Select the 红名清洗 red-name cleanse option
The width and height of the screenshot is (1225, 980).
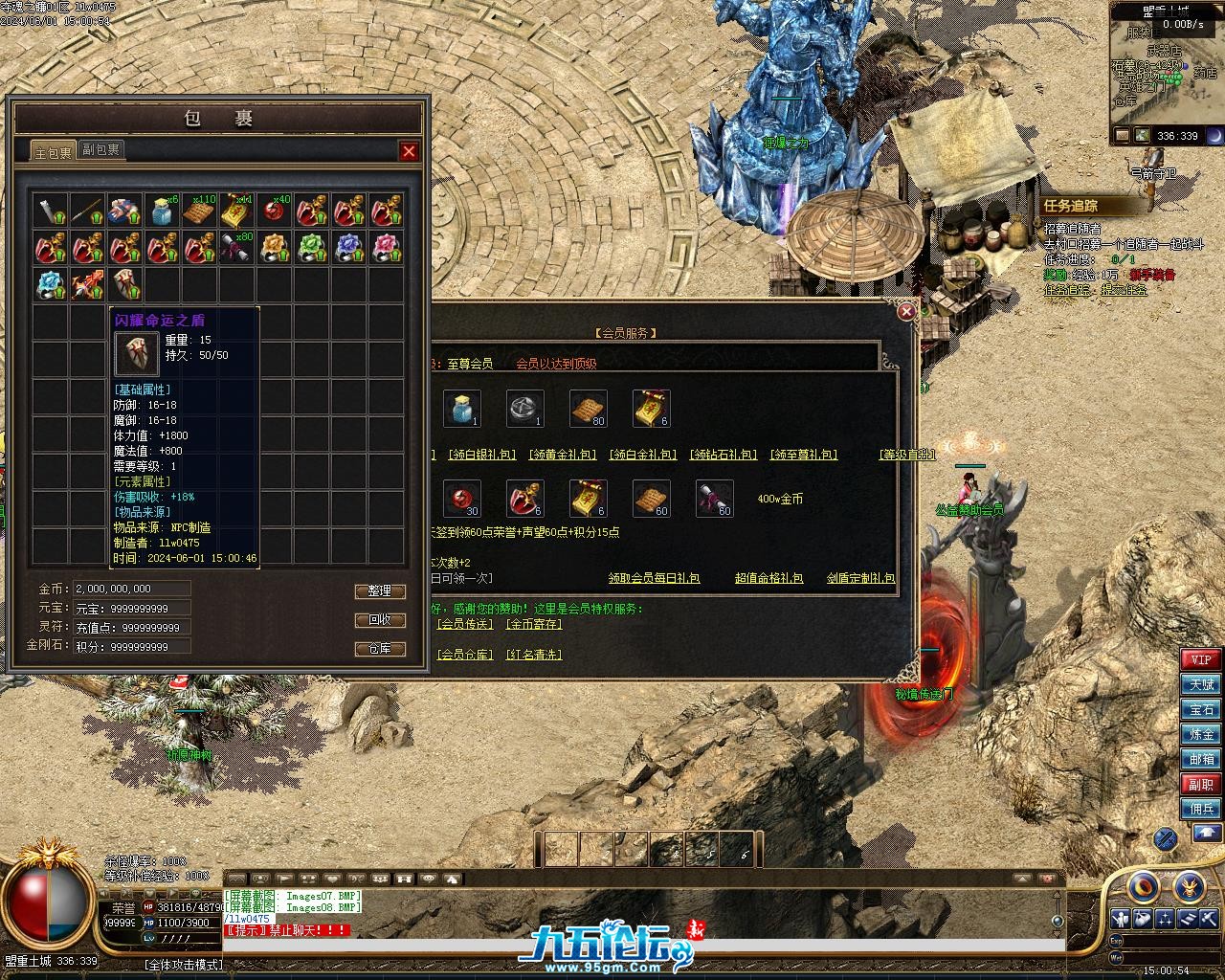click(x=534, y=655)
